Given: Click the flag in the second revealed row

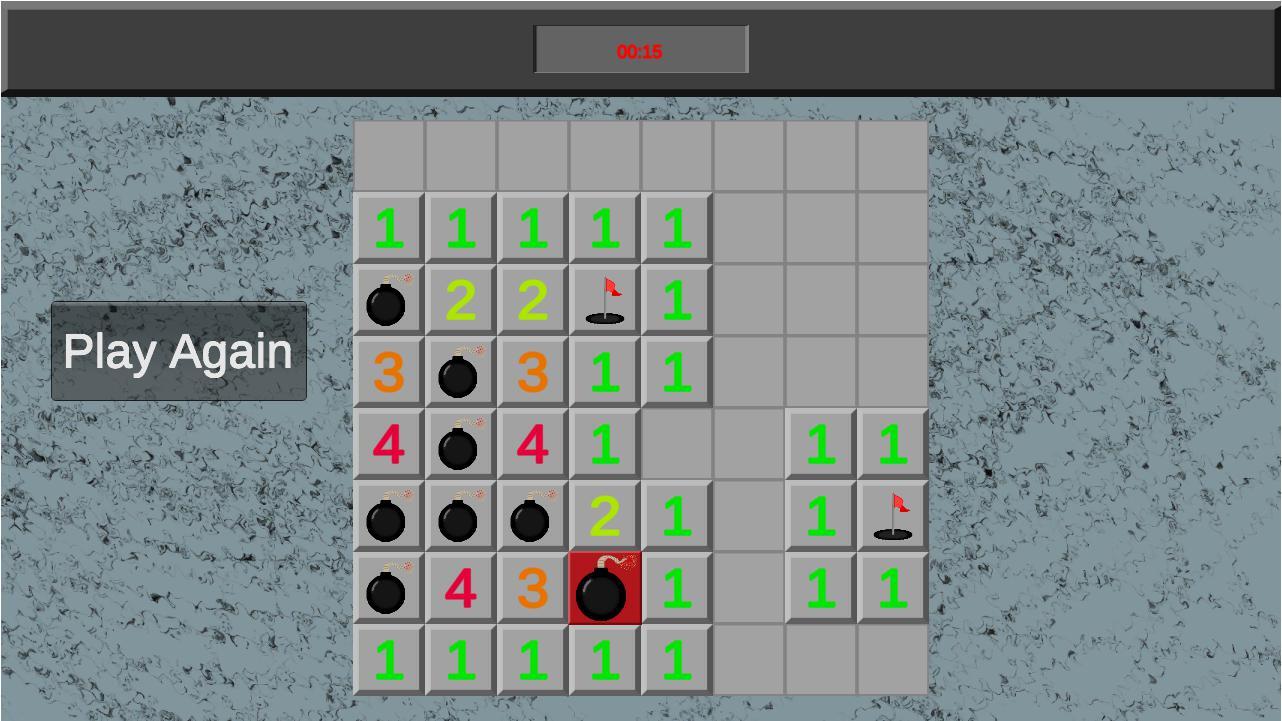Looking at the screenshot, I should (x=604, y=301).
